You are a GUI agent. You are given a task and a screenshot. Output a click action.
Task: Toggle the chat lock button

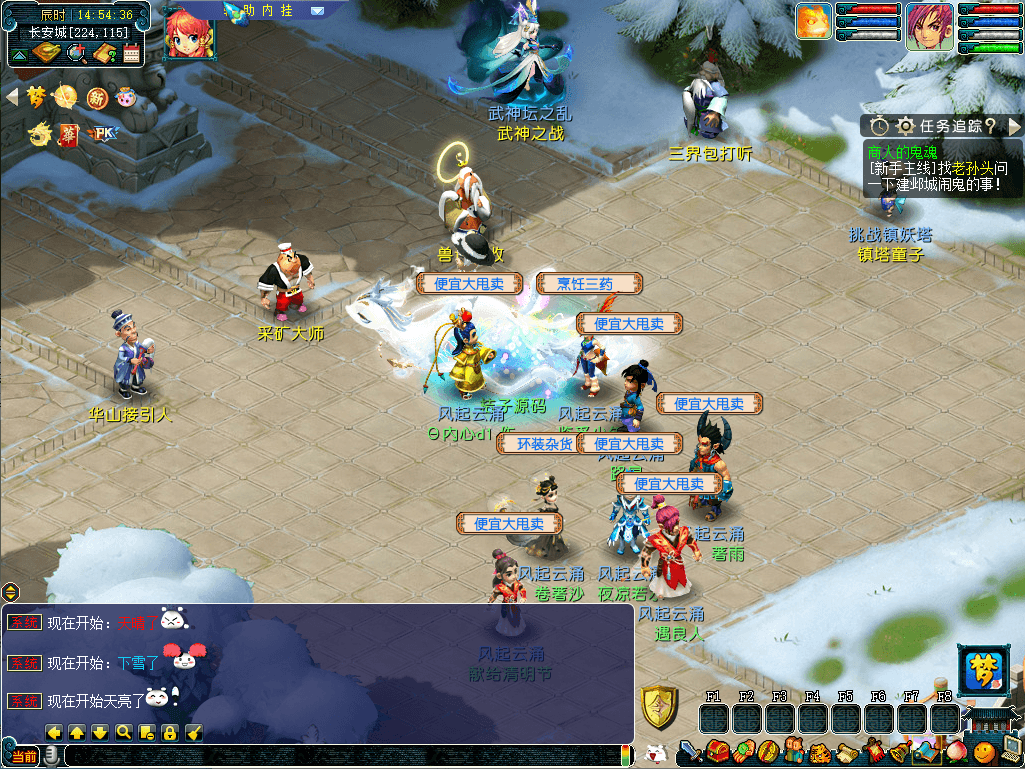coord(170,732)
